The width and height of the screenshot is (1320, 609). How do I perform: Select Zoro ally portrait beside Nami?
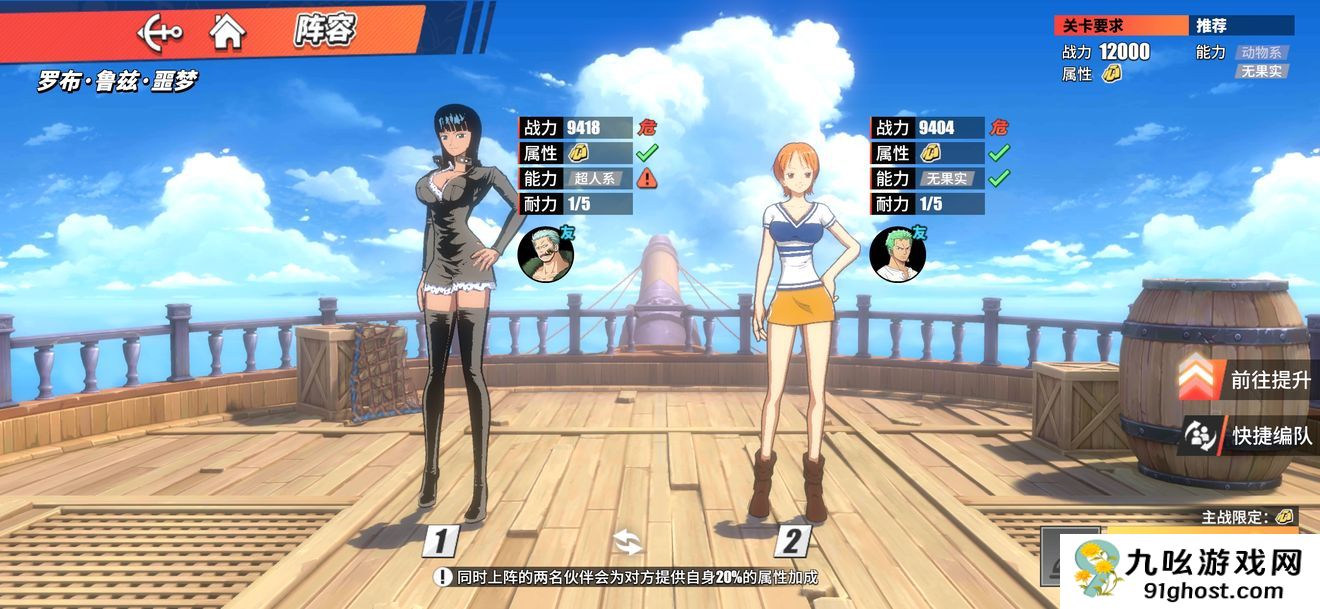[x=896, y=254]
